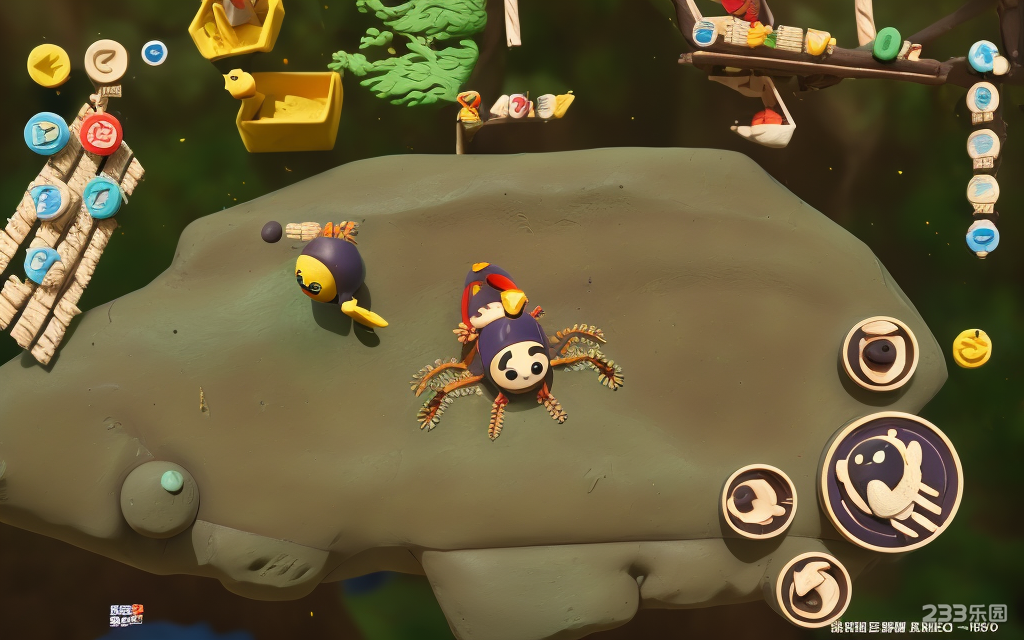The image size is (1024, 640).
Task: Tap the yellow back arrow button
Action: (48, 65)
